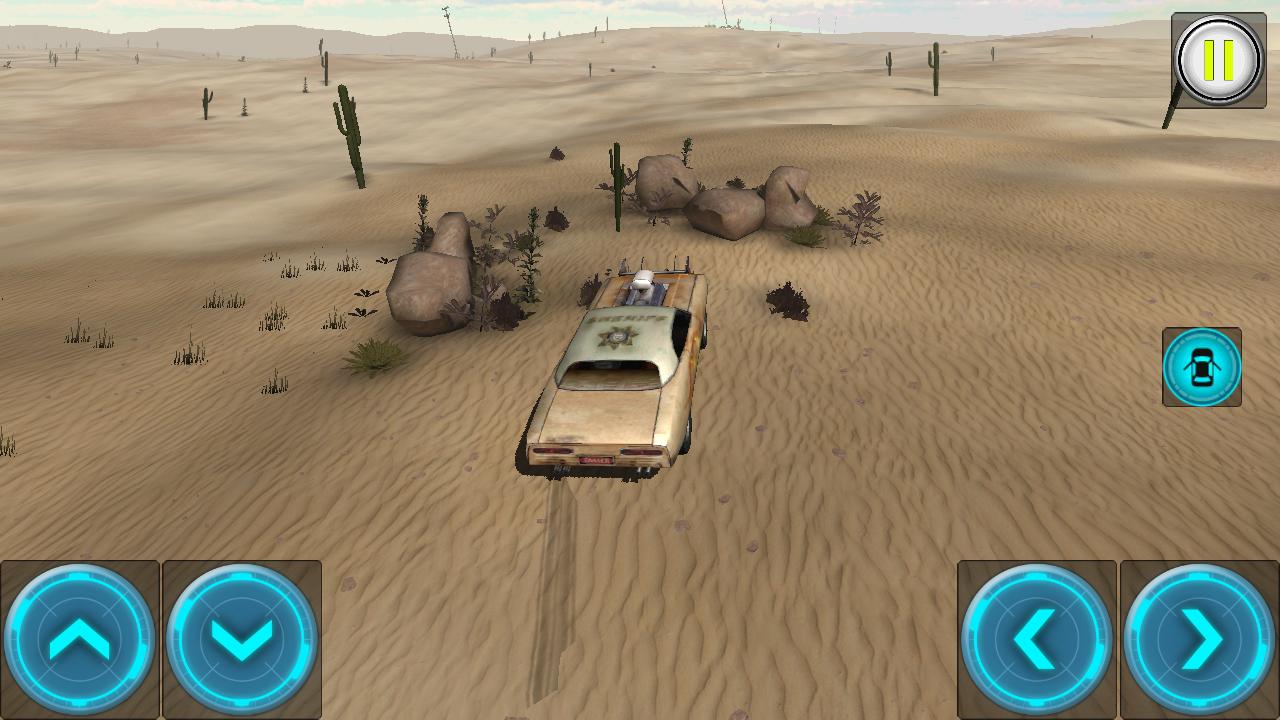The image size is (1280, 720).
Task: Click the right-facing chevron steering control
Action: coord(1200,636)
